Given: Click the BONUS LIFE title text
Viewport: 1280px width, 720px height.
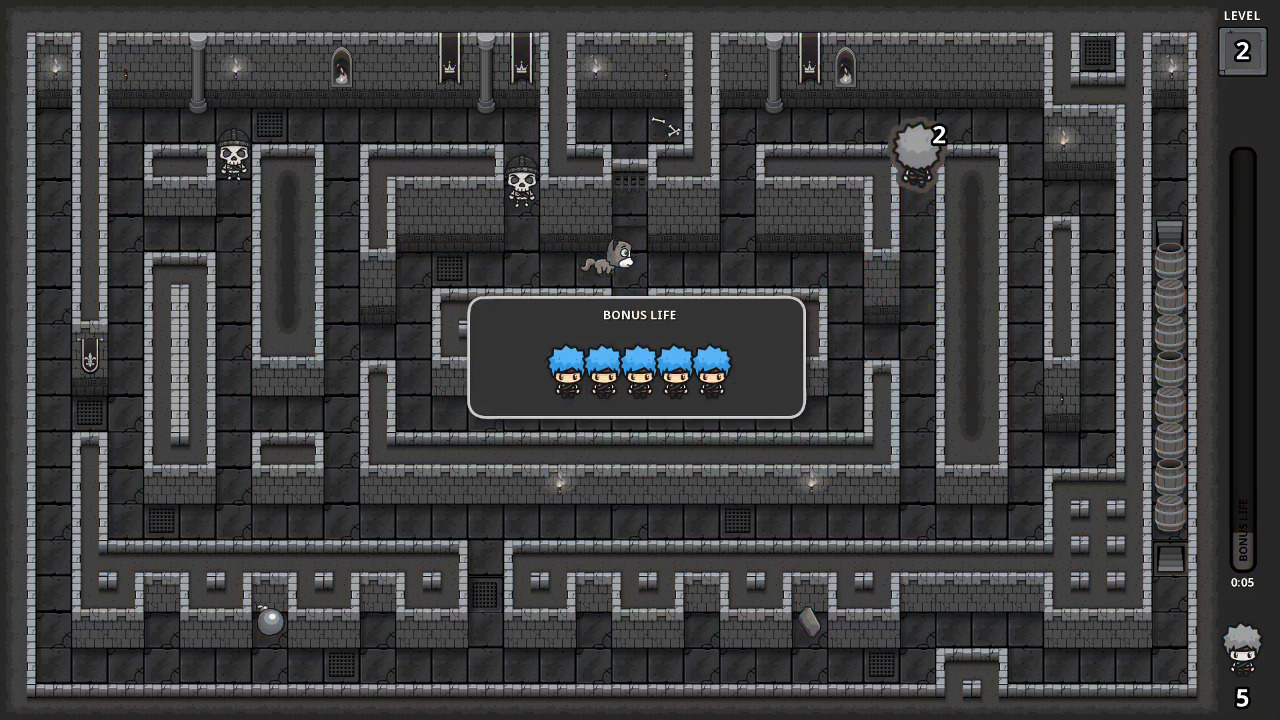Looking at the screenshot, I should pyautogui.click(x=639, y=314).
